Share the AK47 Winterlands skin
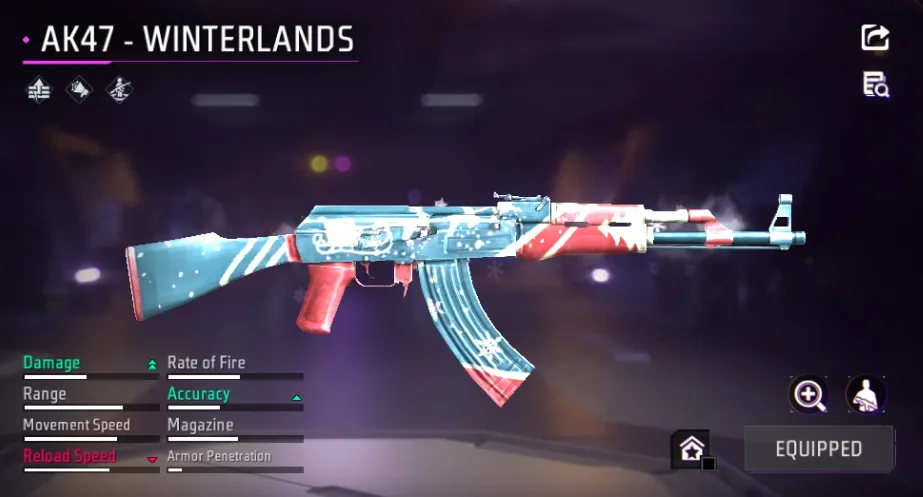 pyautogui.click(x=875, y=38)
